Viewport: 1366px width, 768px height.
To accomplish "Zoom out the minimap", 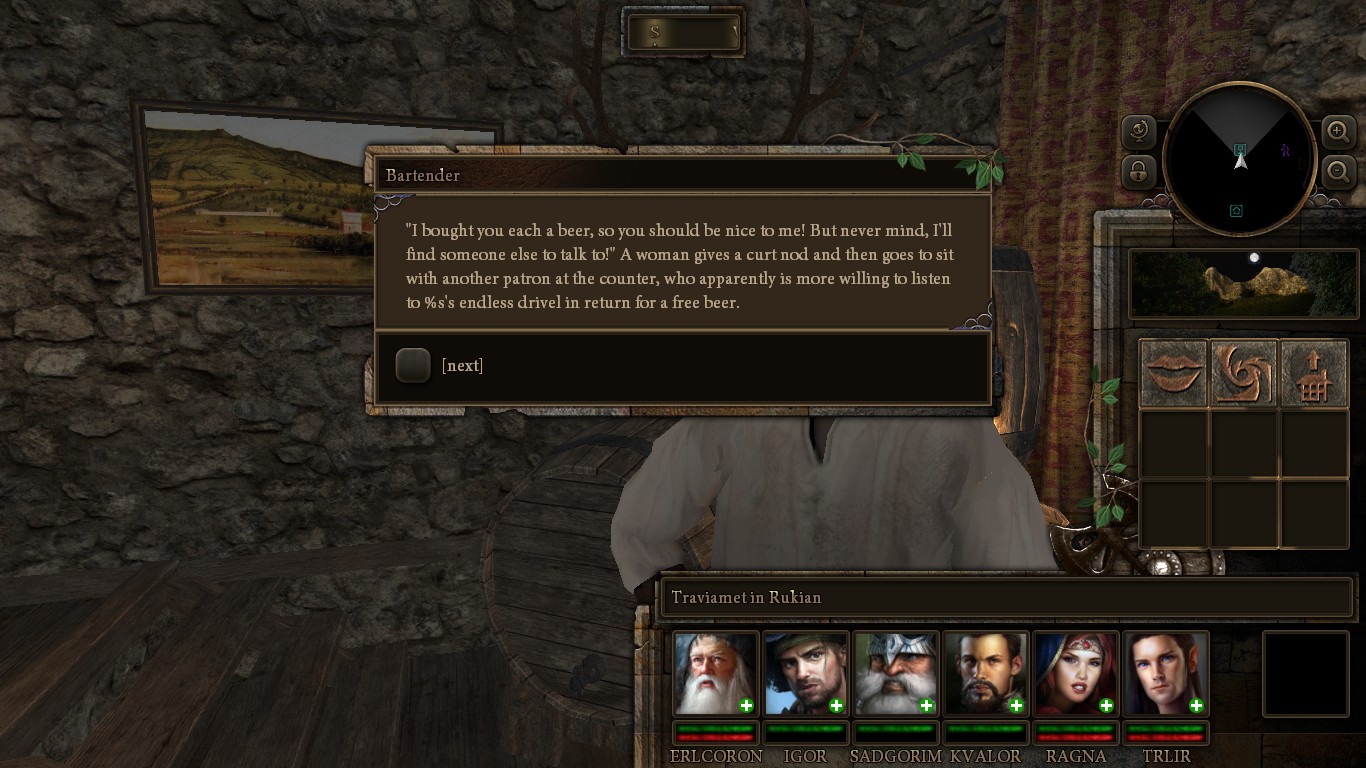I will pyautogui.click(x=1338, y=171).
